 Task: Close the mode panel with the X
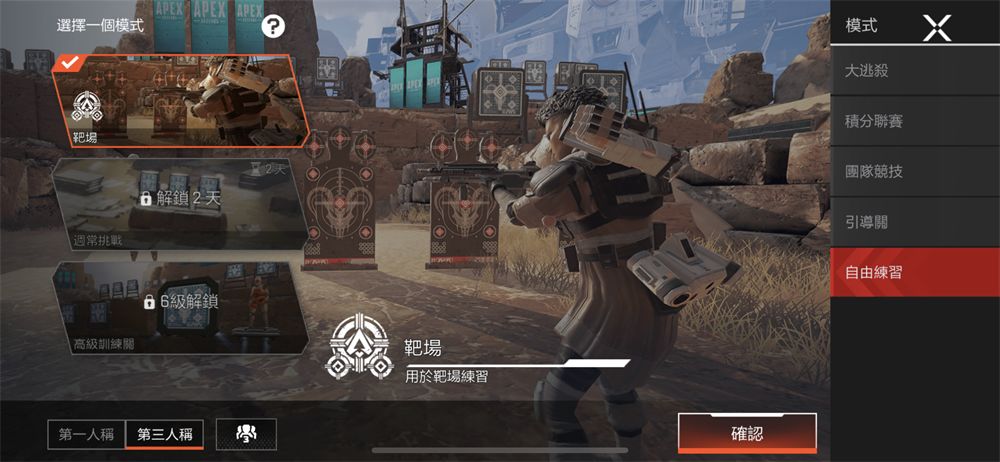click(x=936, y=26)
